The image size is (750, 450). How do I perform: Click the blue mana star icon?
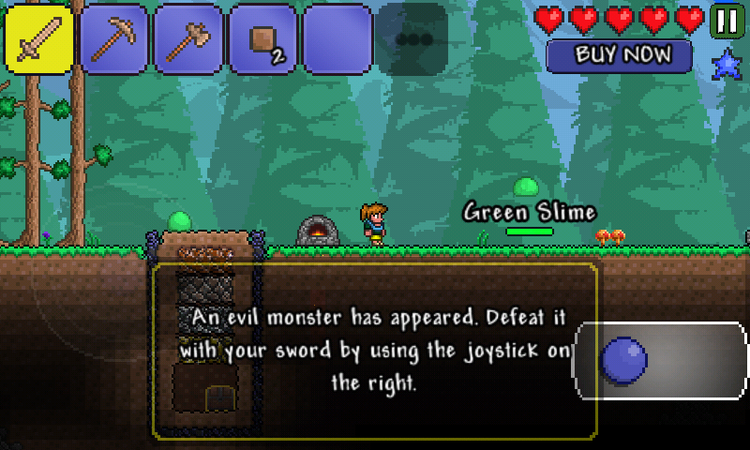pyautogui.click(x=727, y=68)
